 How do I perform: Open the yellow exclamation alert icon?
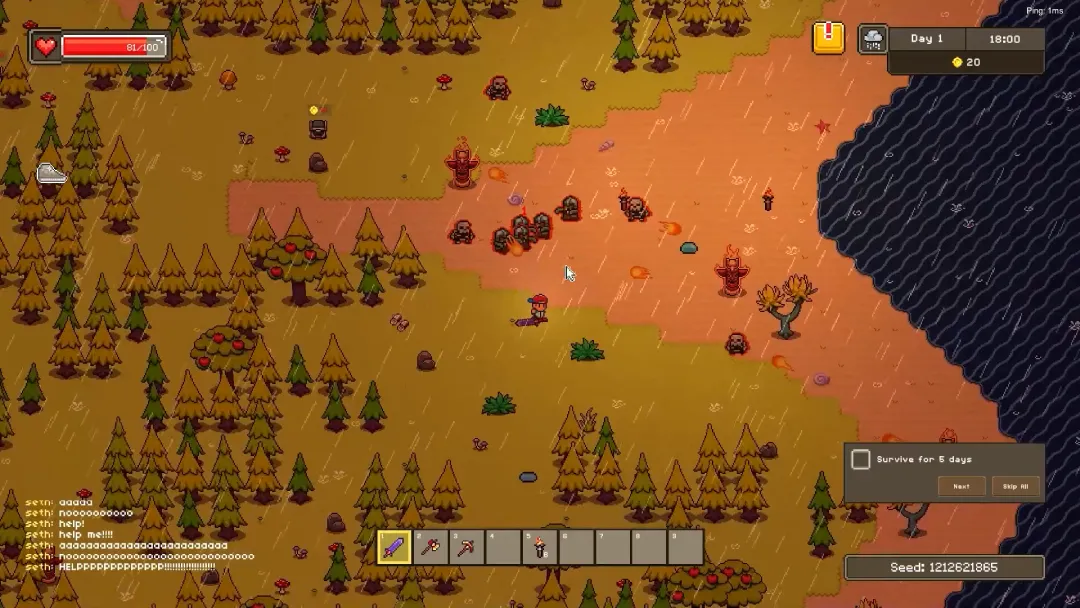tap(828, 38)
